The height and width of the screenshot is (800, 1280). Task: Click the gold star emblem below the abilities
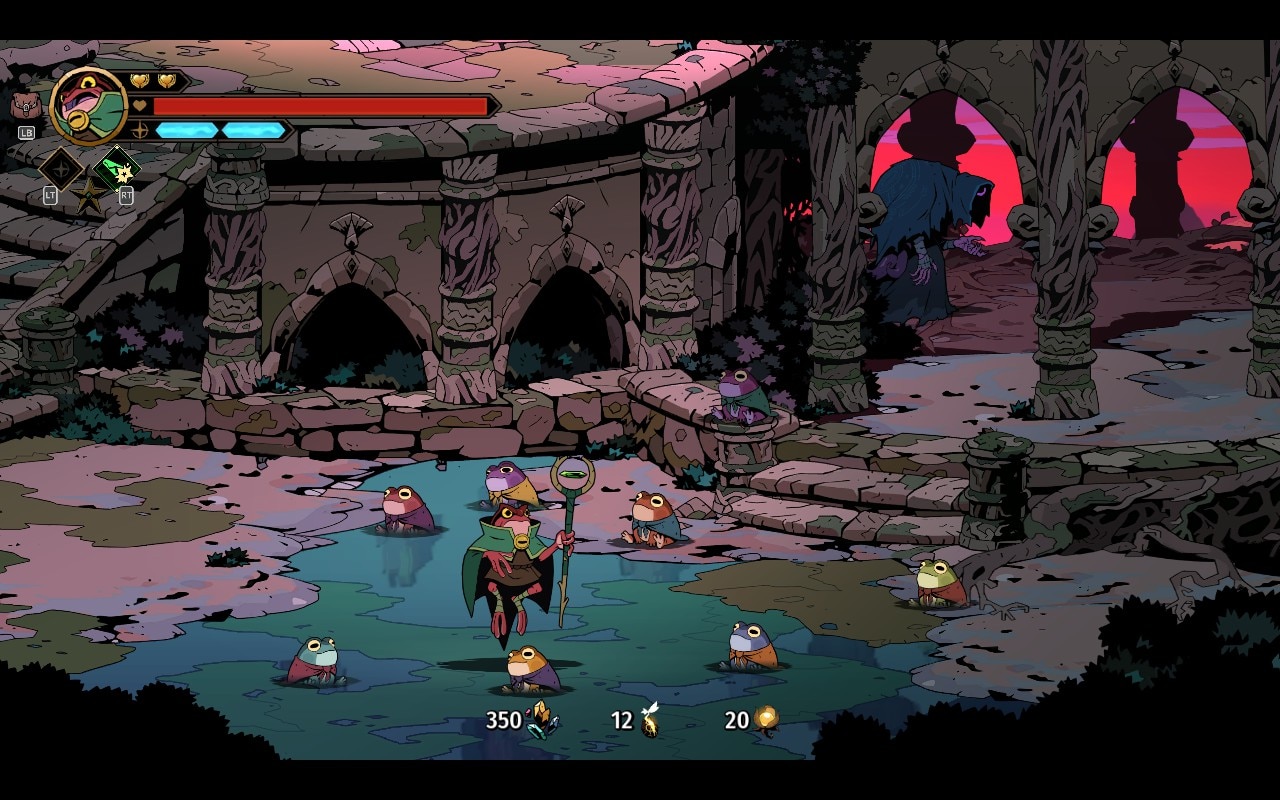click(88, 196)
